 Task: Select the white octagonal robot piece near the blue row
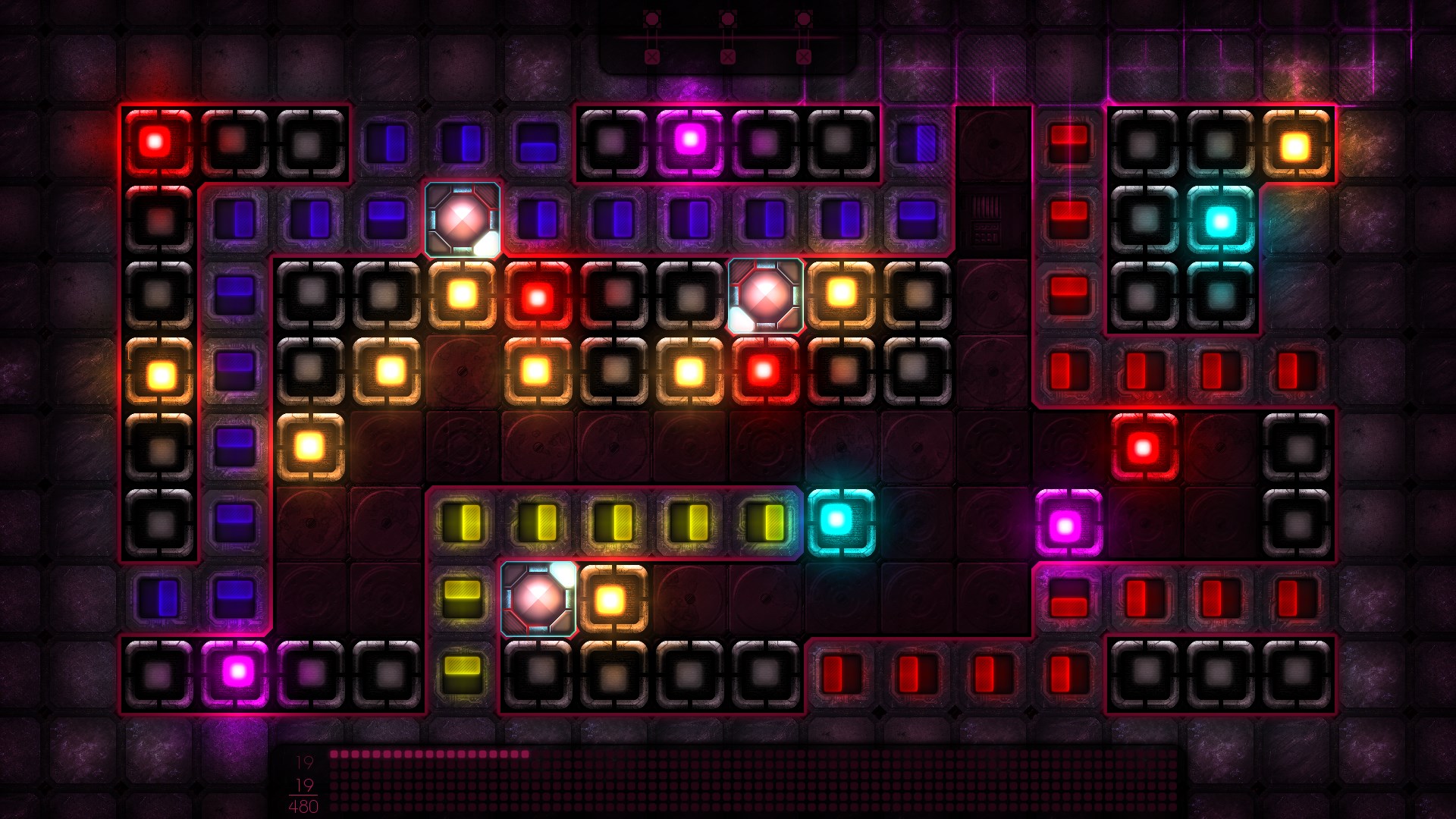(462, 220)
